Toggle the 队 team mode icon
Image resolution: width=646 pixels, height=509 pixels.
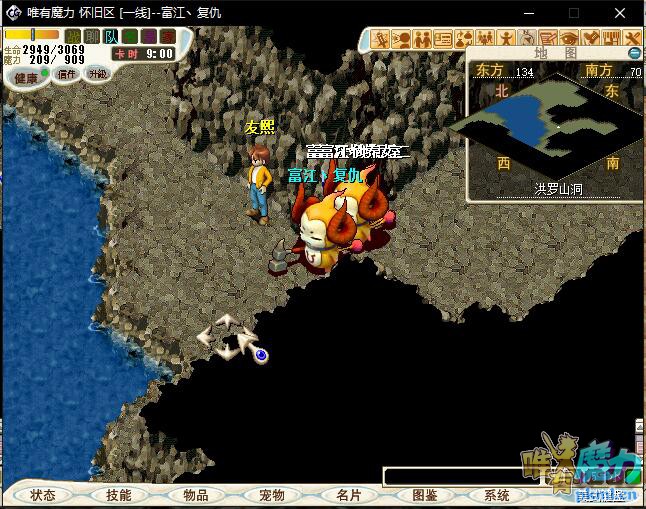click(x=110, y=37)
